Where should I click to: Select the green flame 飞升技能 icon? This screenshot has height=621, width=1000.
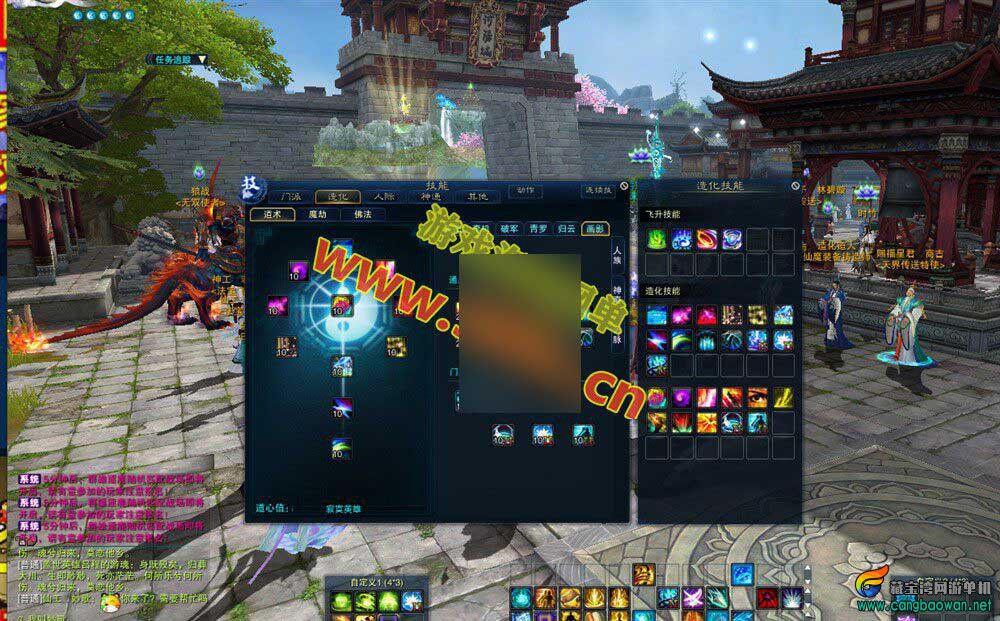click(656, 238)
